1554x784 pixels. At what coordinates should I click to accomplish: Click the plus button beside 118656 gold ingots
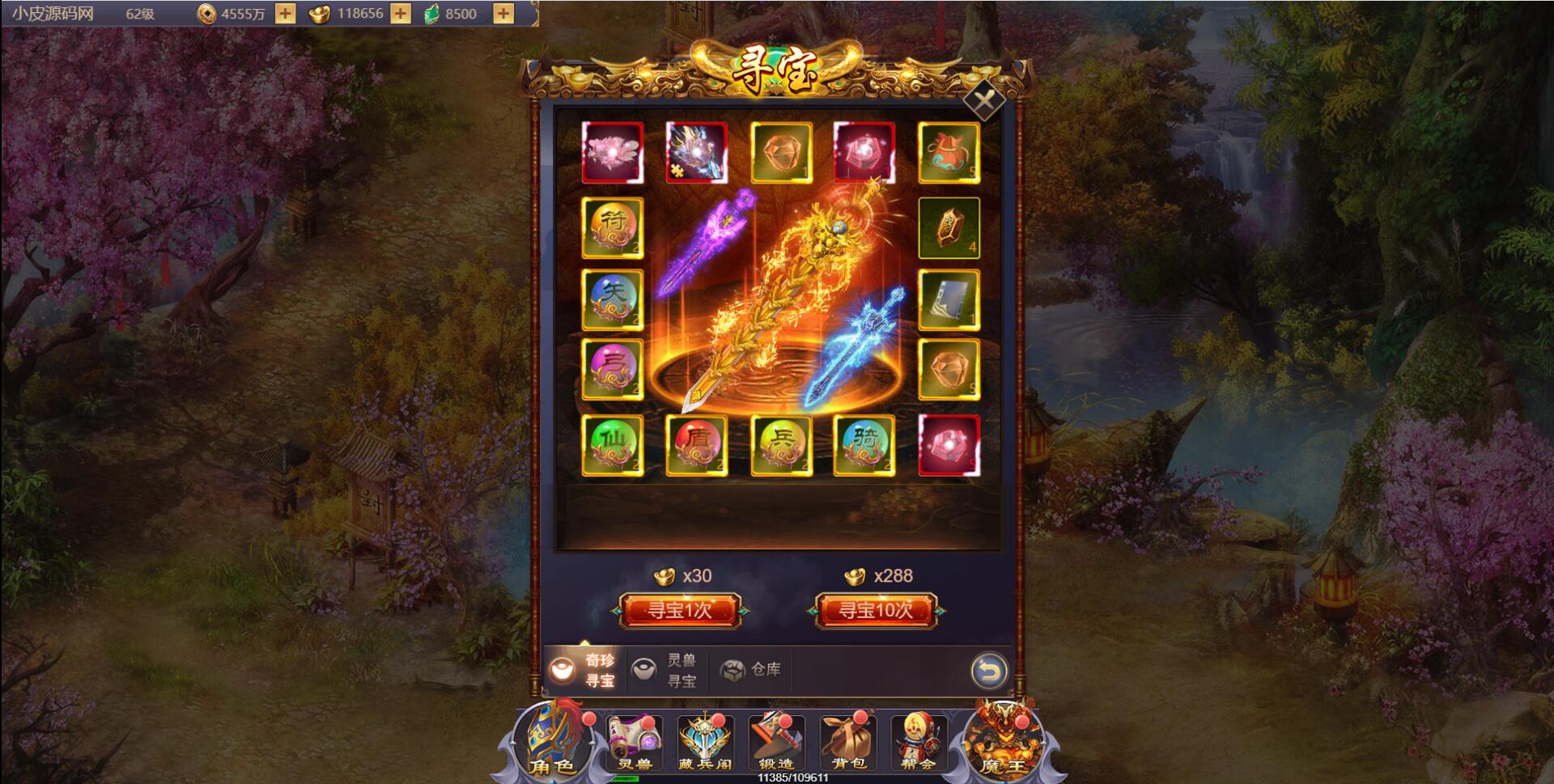(x=401, y=14)
